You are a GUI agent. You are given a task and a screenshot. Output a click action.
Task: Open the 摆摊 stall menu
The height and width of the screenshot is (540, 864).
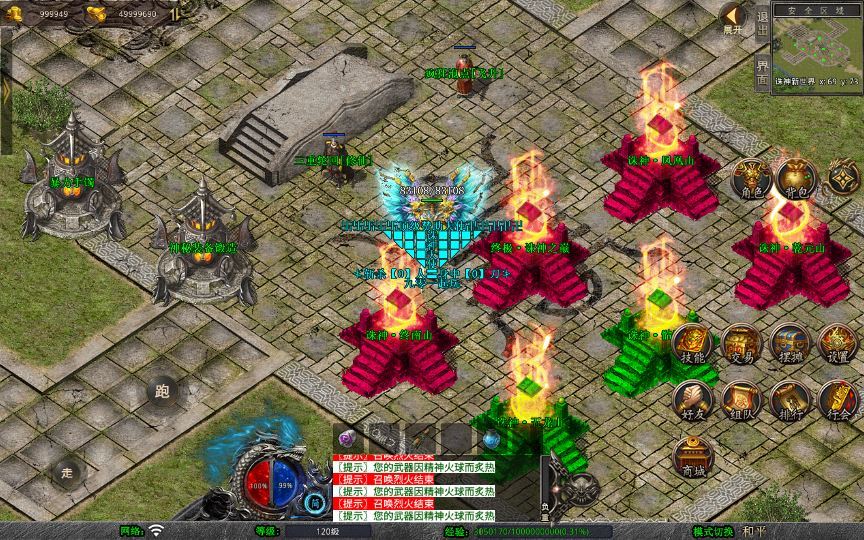point(789,345)
